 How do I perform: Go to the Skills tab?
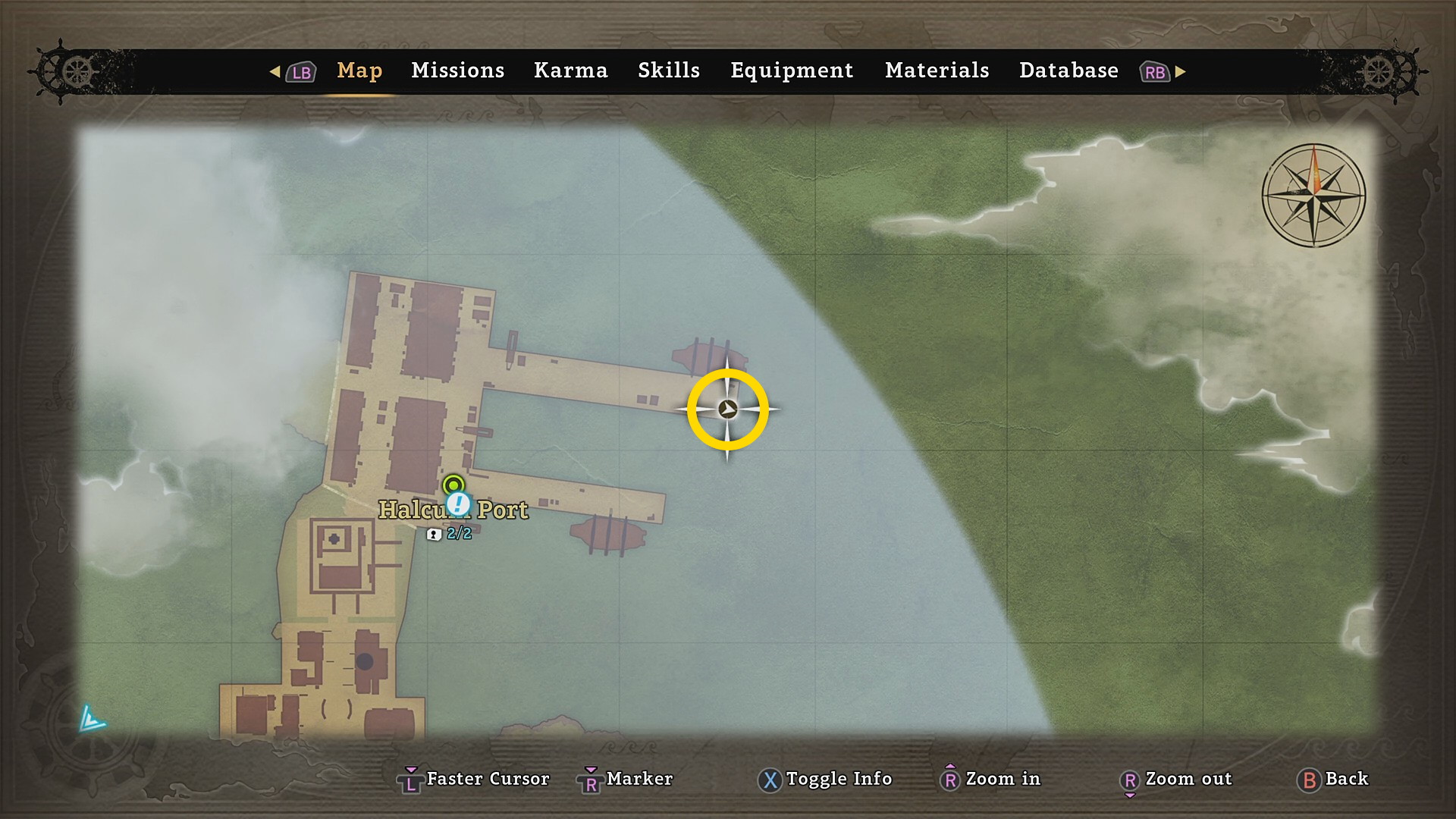click(x=668, y=71)
